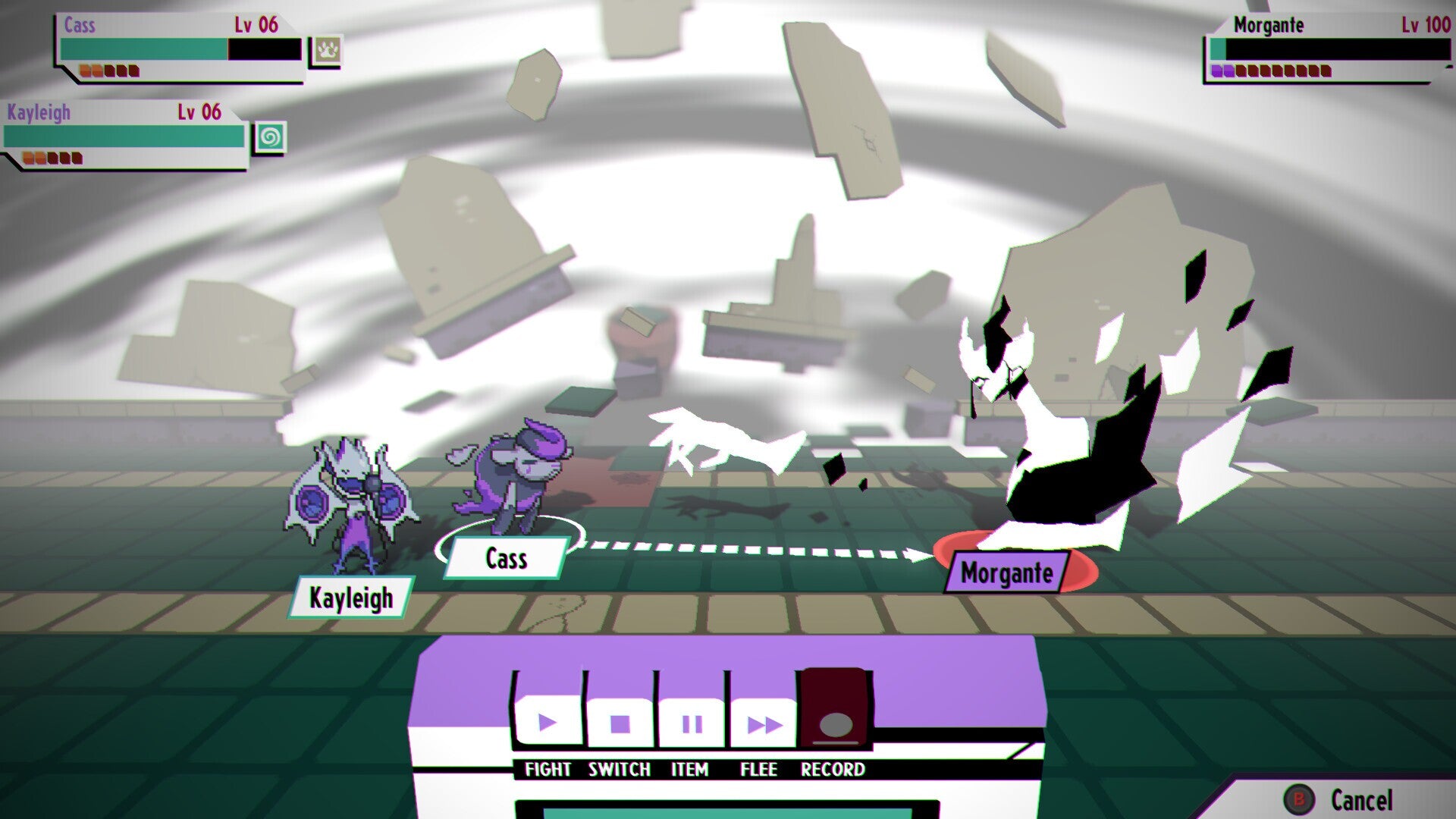The height and width of the screenshot is (819, 1456).
Task: Toggle targeting to Kayleigh
Action: coord(350,598)
